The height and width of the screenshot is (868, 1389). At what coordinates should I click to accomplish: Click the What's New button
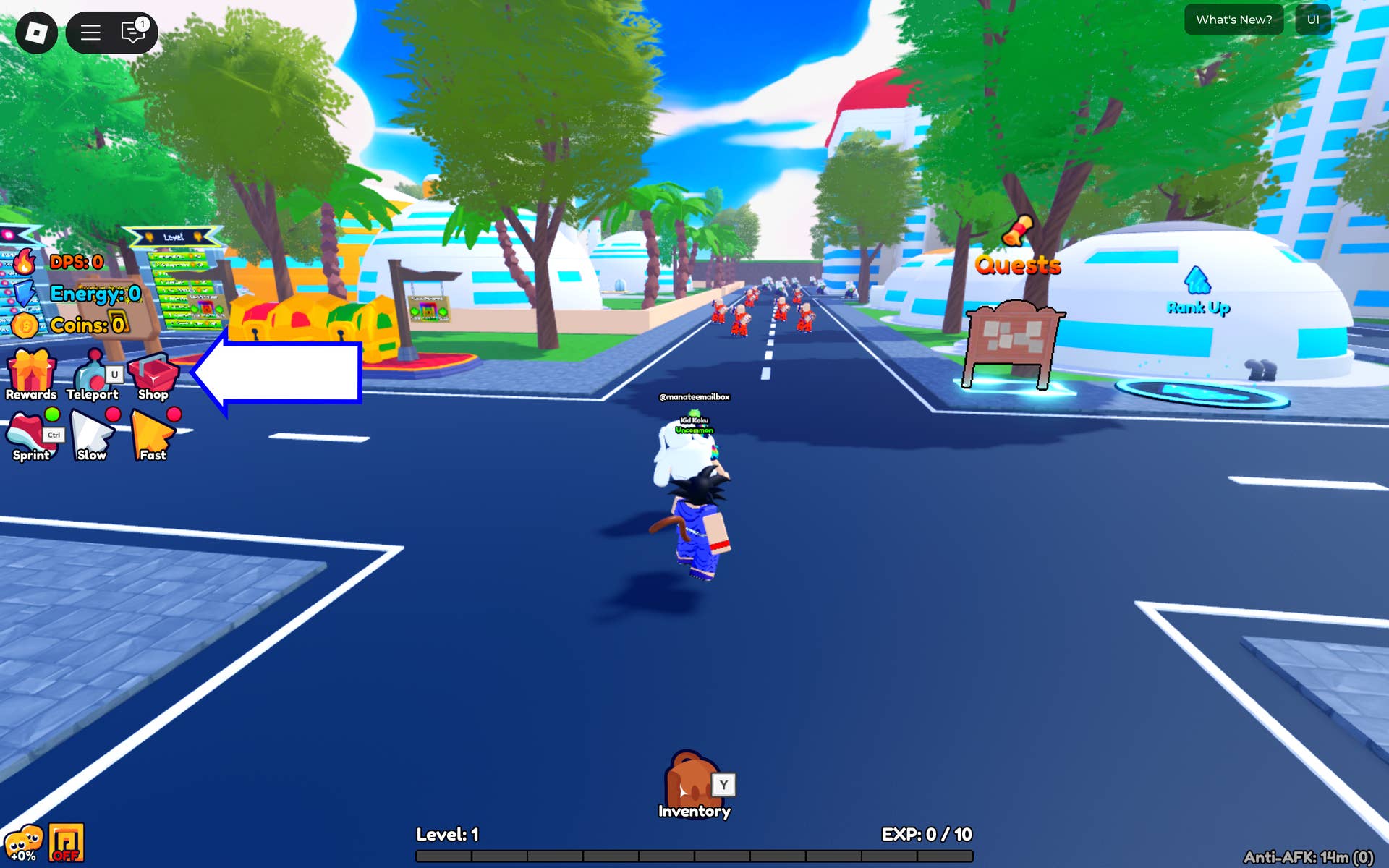pos(1233,20)
